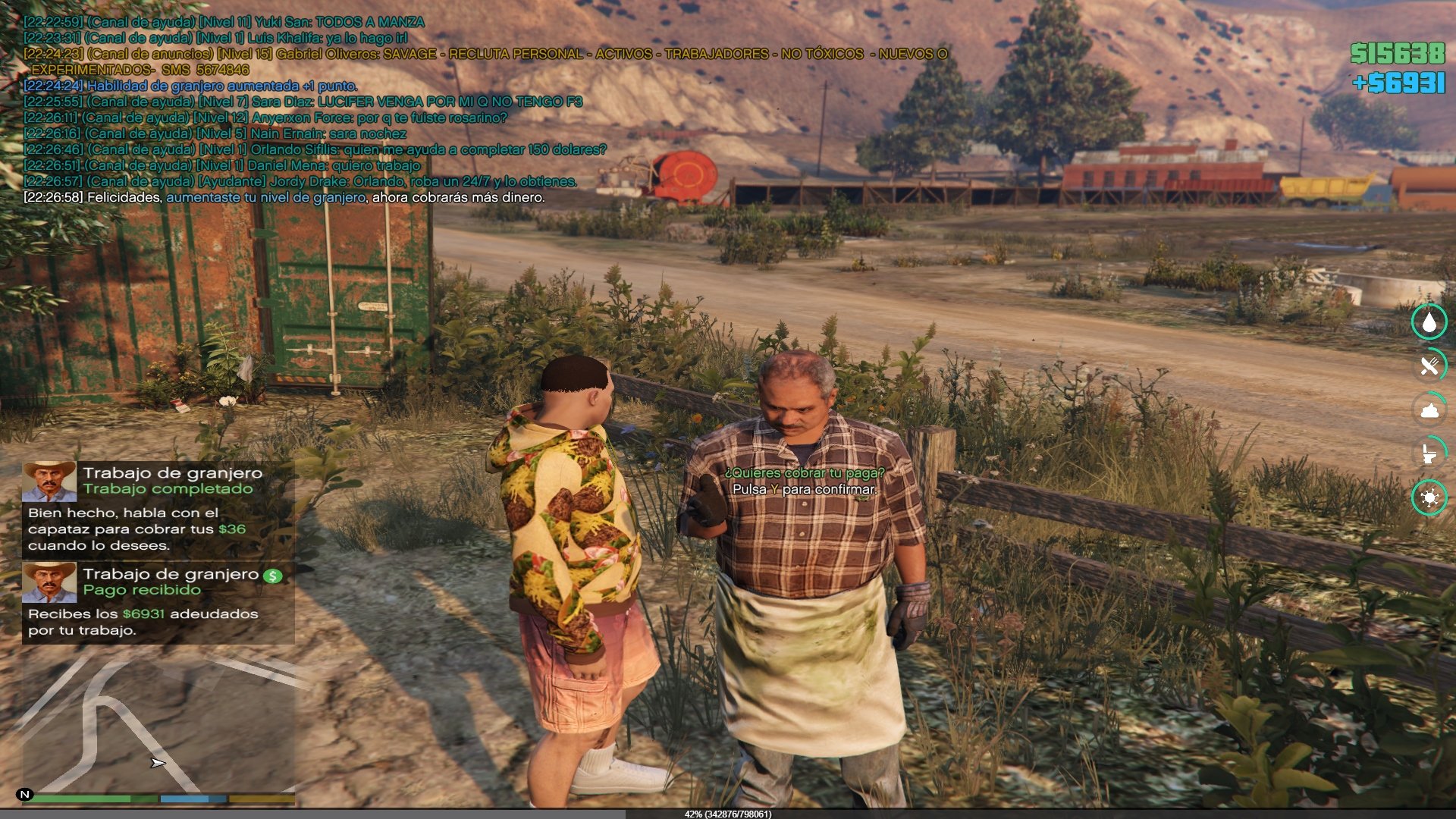This screenshot has height=819, width=1456.
Task: Select the "Pago recibido" payment notification
Action: coord(158,602)
